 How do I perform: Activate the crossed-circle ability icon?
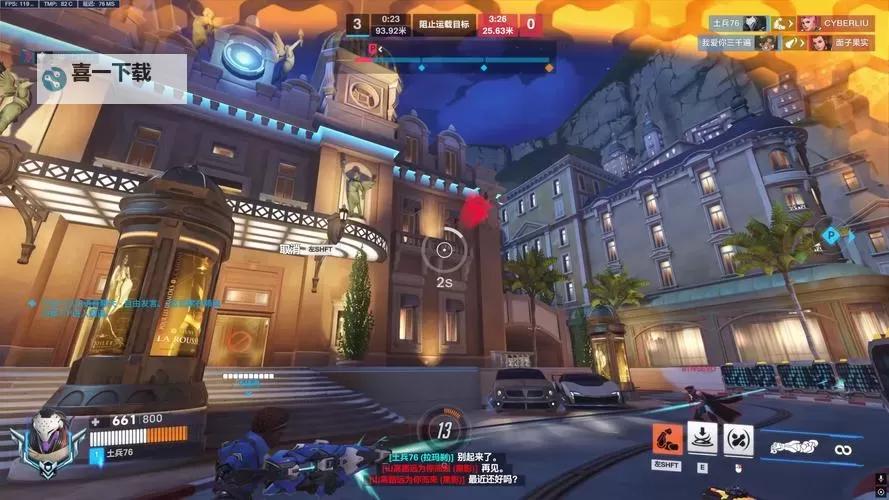[738, 439]
